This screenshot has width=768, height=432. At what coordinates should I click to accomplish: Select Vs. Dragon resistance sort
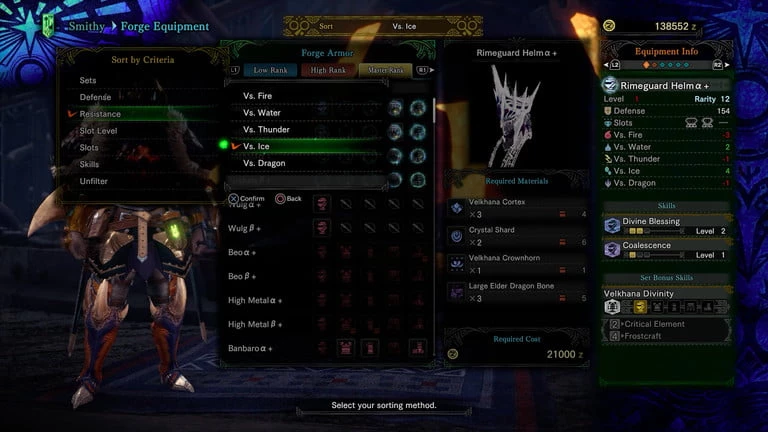click(265, 163)
